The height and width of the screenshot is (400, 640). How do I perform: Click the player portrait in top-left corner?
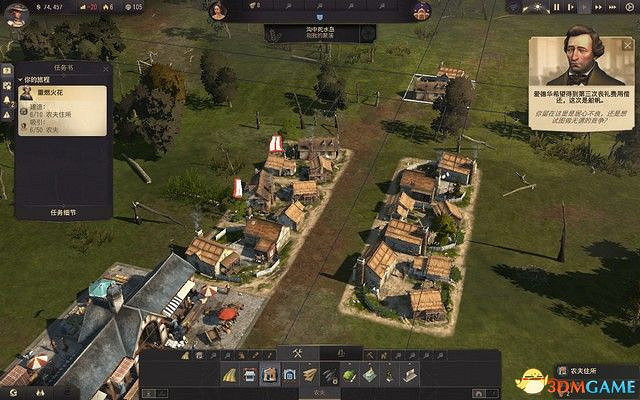[14, 11]
